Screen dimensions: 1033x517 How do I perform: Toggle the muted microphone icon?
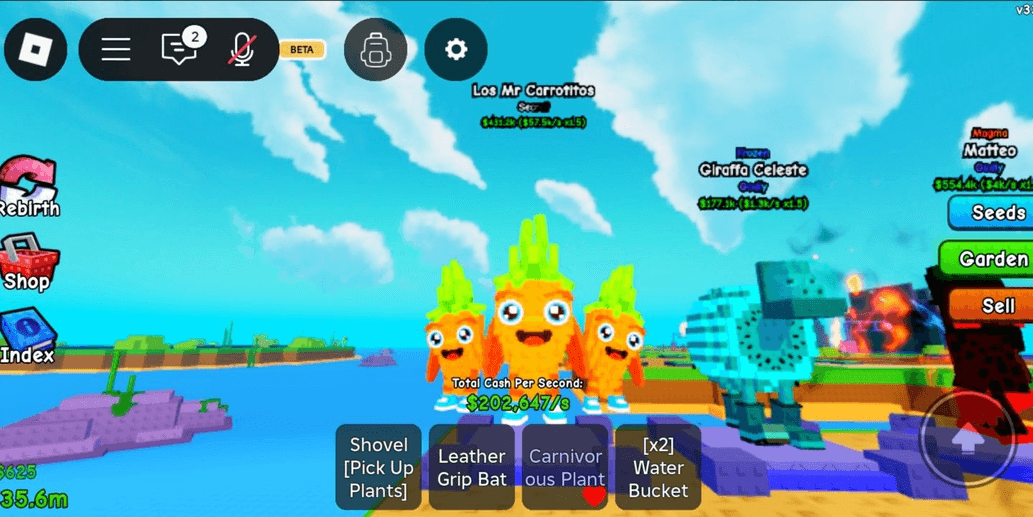tap(241, 49)
